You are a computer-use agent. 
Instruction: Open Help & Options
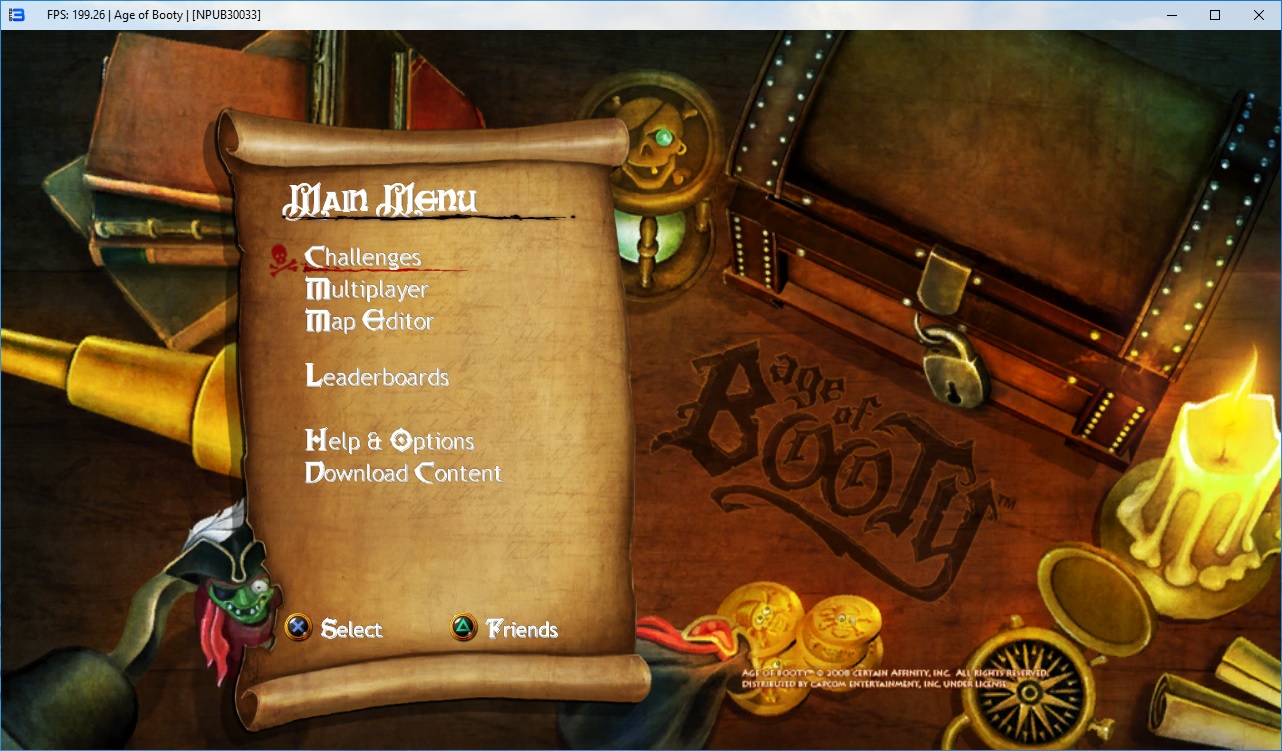click(389, 441)
